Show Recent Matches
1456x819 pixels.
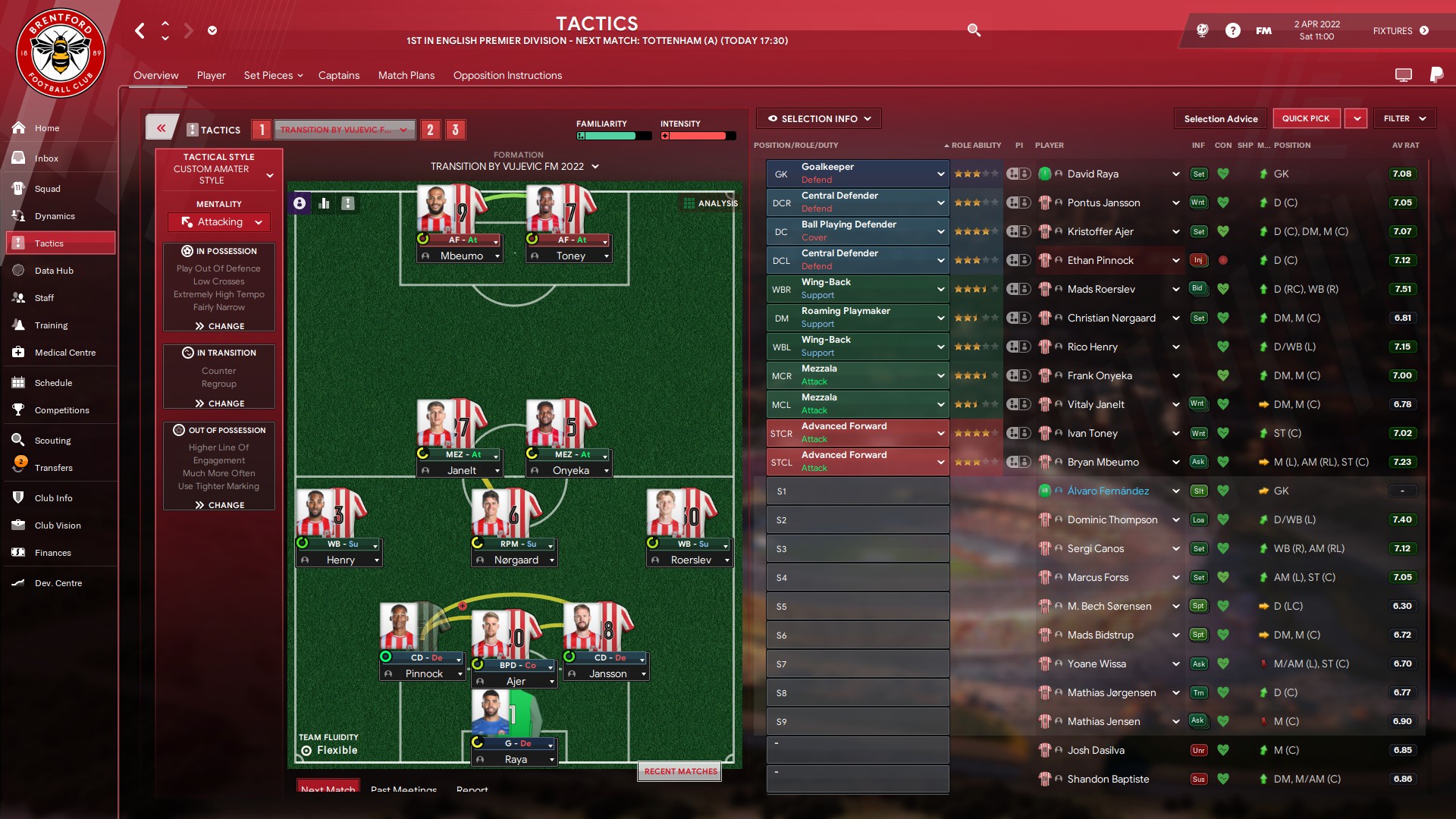click(x=680, y=771)
